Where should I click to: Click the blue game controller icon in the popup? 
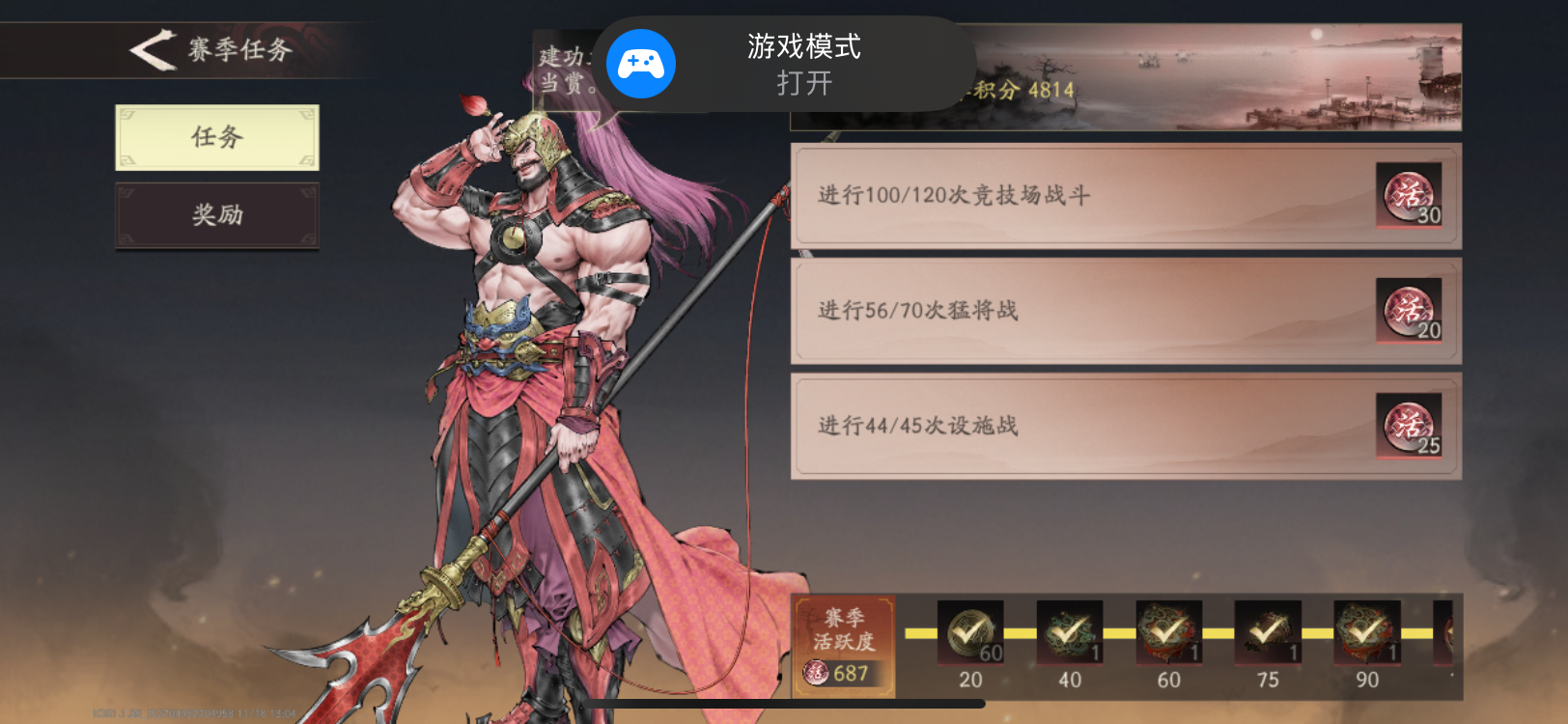click(639, 64)
